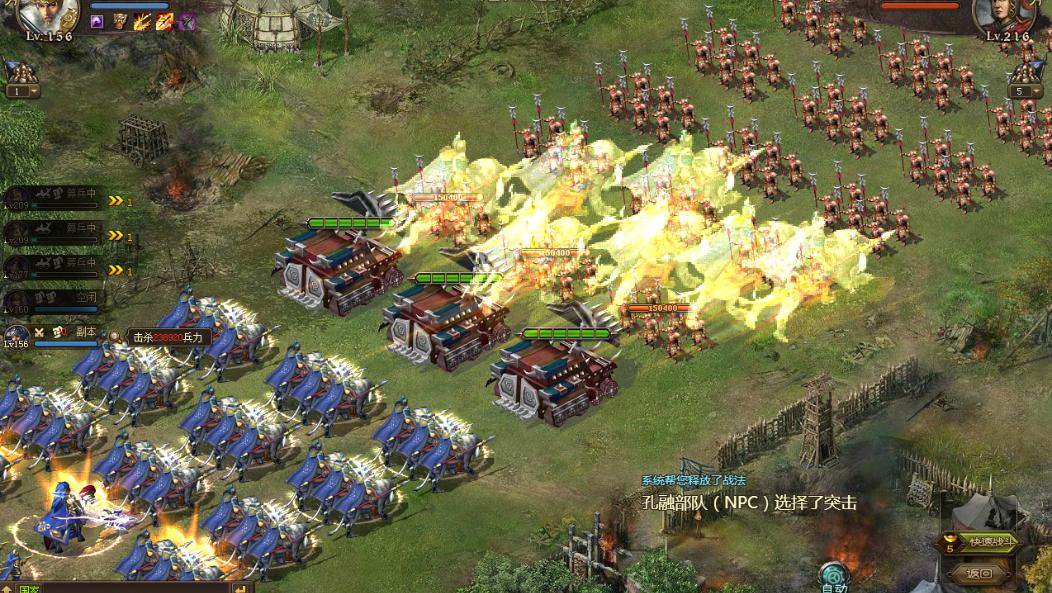Activate the orange slash skill icon
The height and width of the screenshot is (593, 1052).
[x=164, y=21]
